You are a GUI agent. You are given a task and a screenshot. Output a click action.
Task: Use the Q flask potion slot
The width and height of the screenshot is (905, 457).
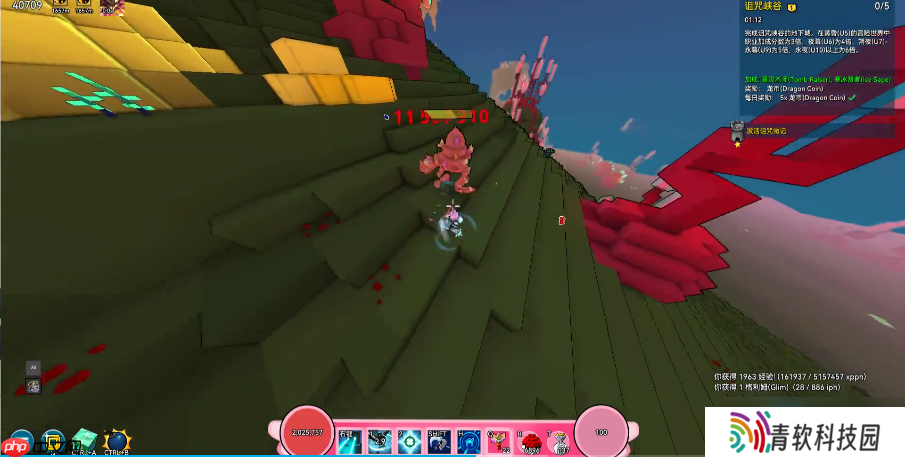pyautogui.click(x=499, y=440)
